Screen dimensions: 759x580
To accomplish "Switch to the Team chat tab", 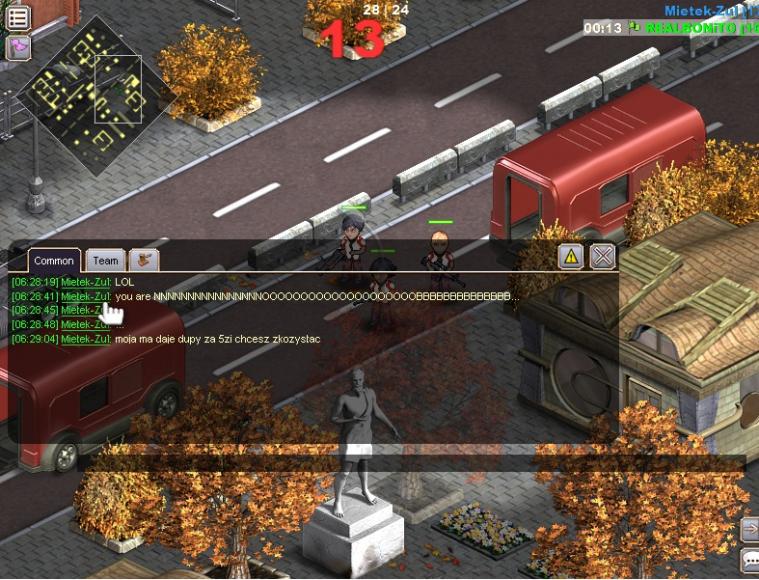I will coord(105,260).
